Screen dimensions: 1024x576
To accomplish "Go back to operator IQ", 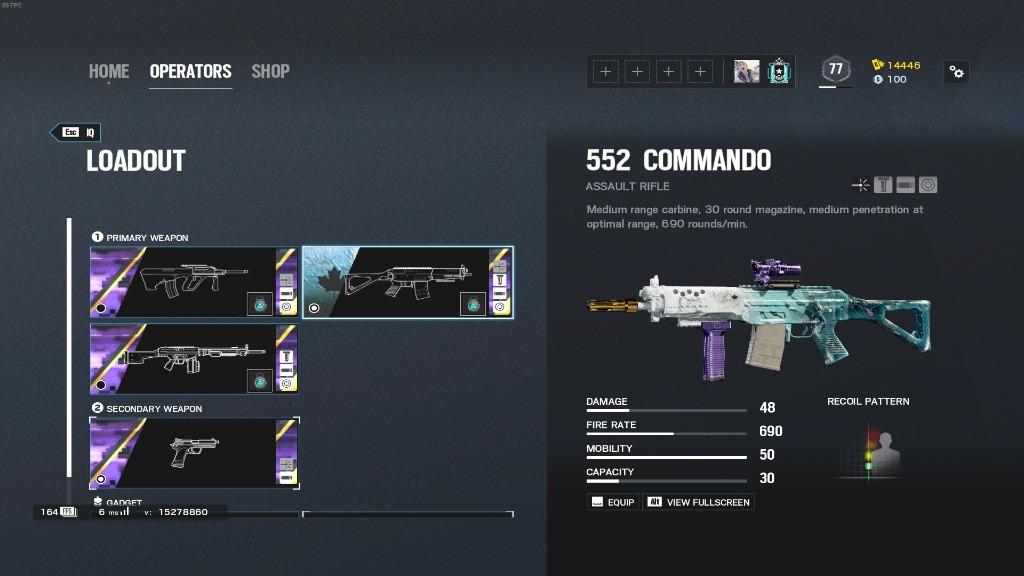I will point(76,132).
